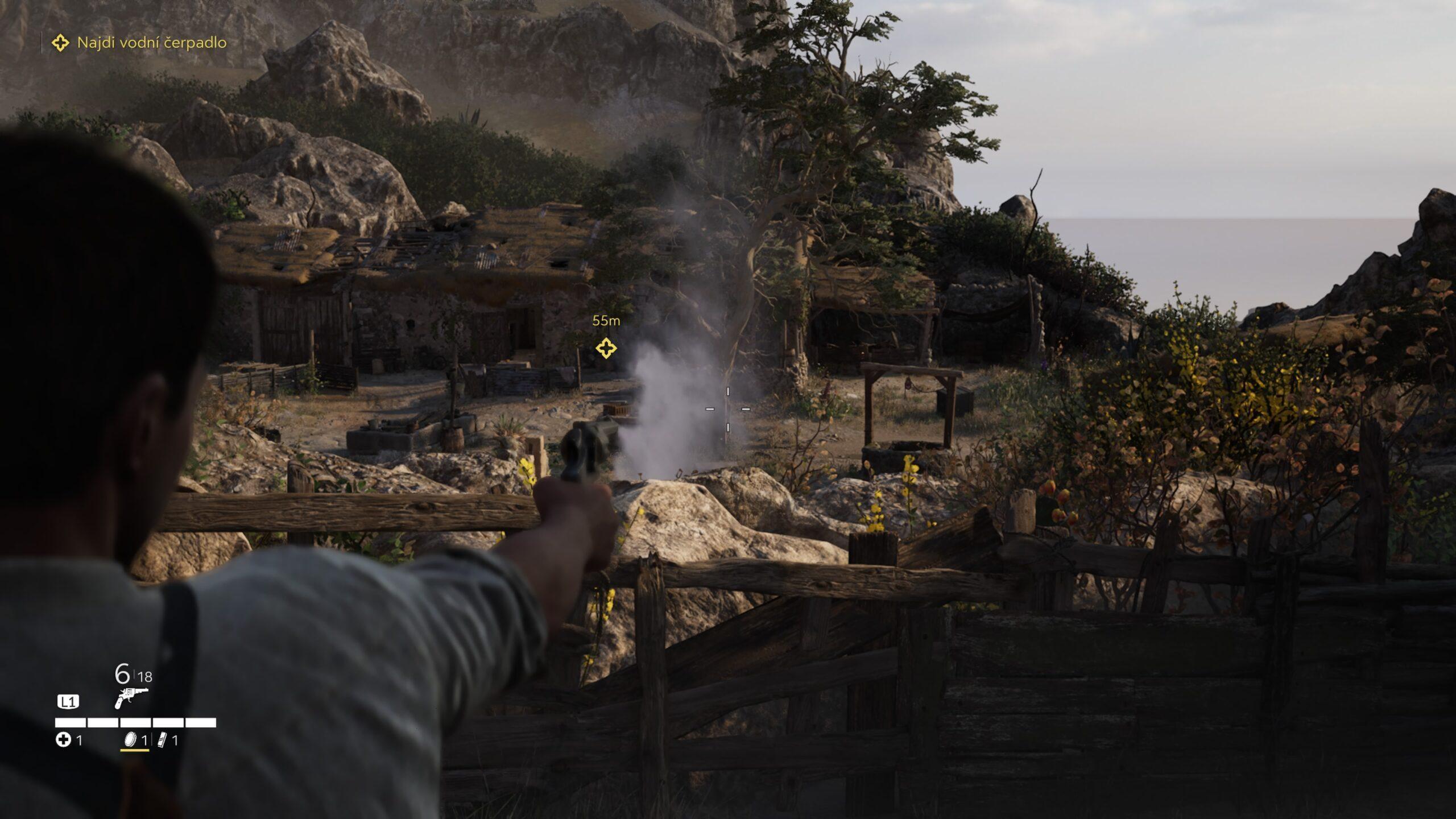Click the yellow waypoint marker showing 55m

click(x=606, y=348)
